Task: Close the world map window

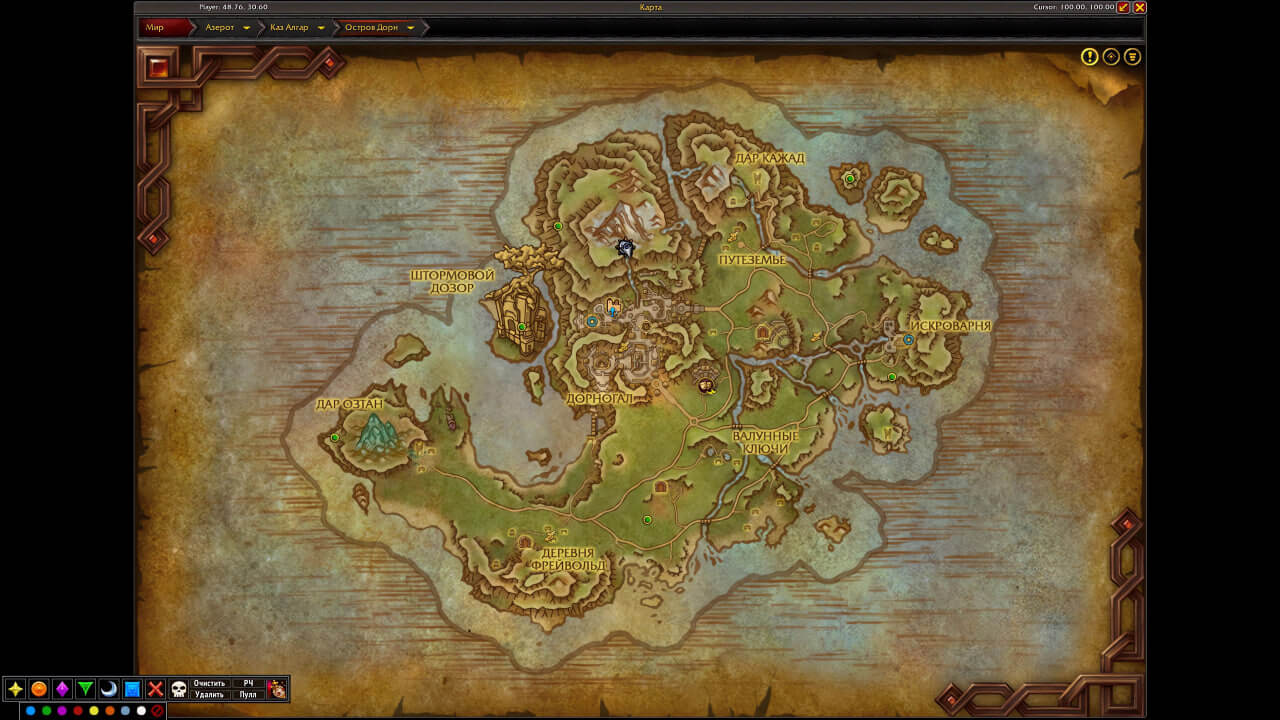Action: pyautogui.click(x=1140, y=7)
